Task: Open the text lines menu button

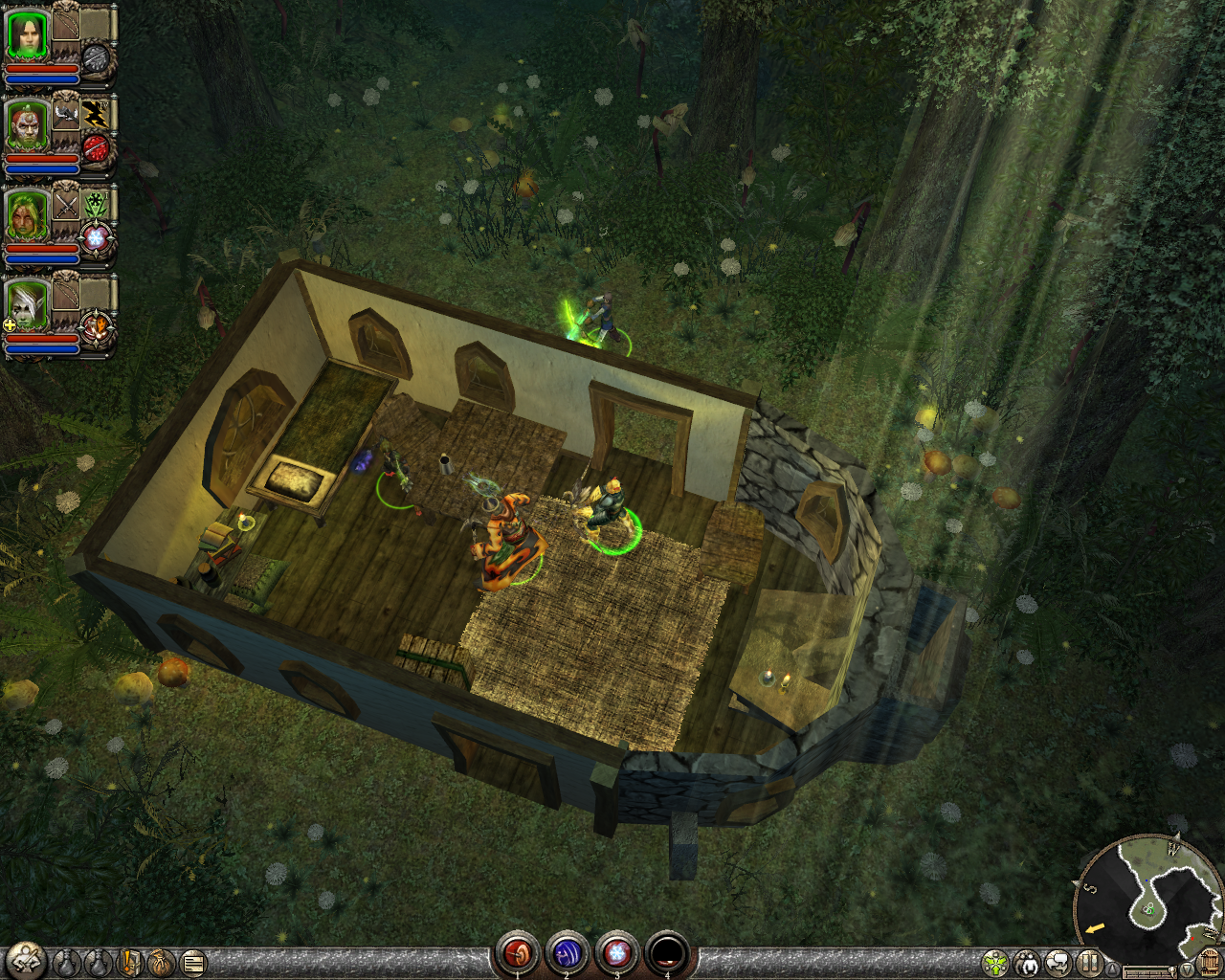Action: (x=192, y=962)
